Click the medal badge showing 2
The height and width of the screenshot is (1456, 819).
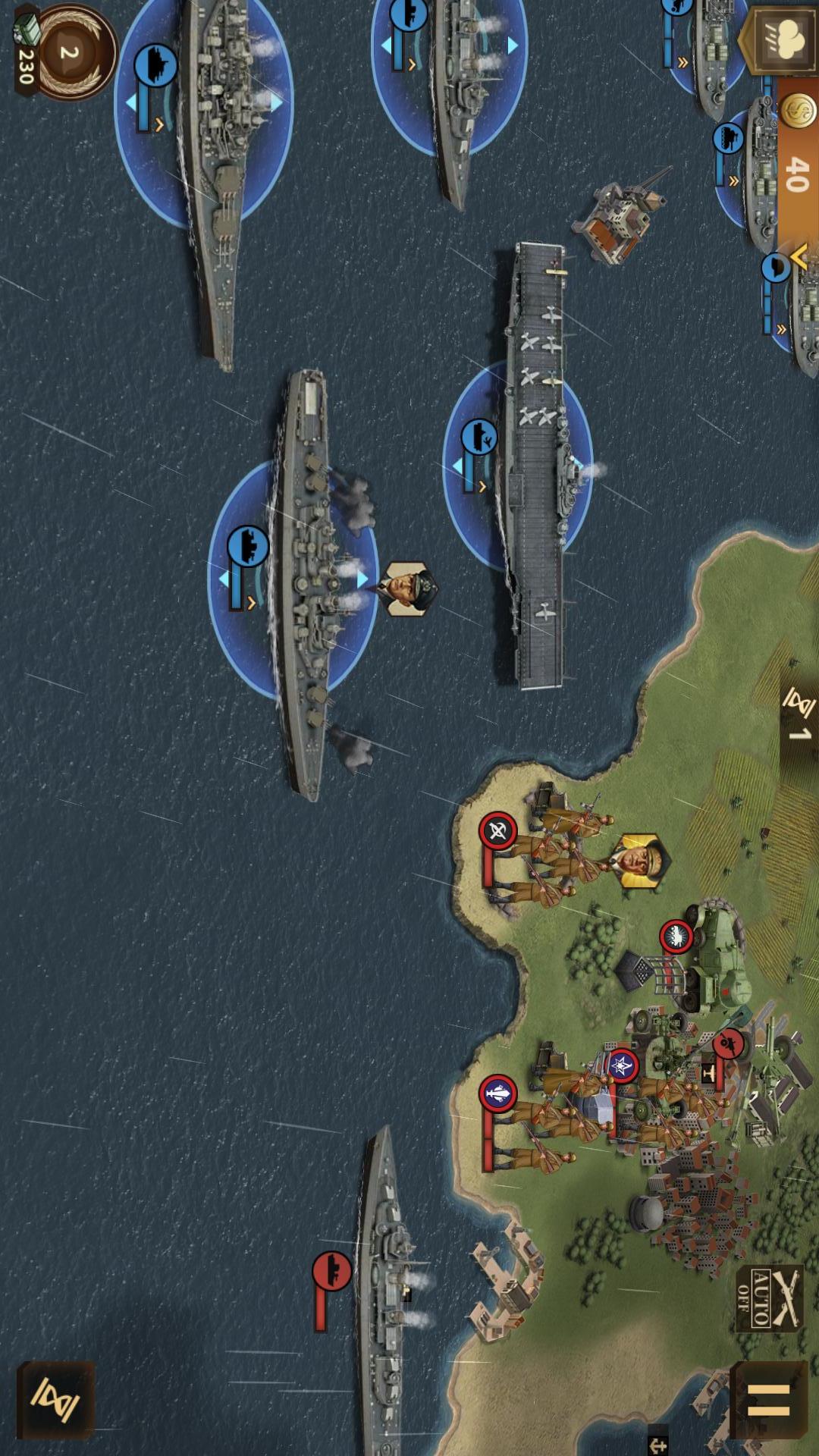(x=70, y=53)
